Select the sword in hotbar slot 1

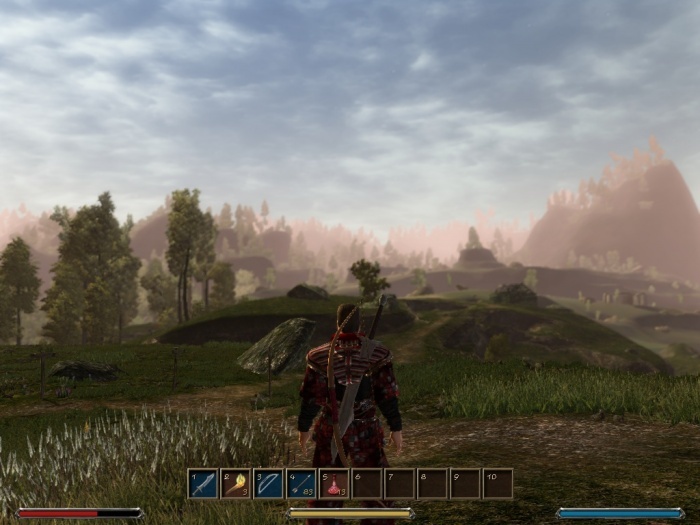(x=203, y=484)
